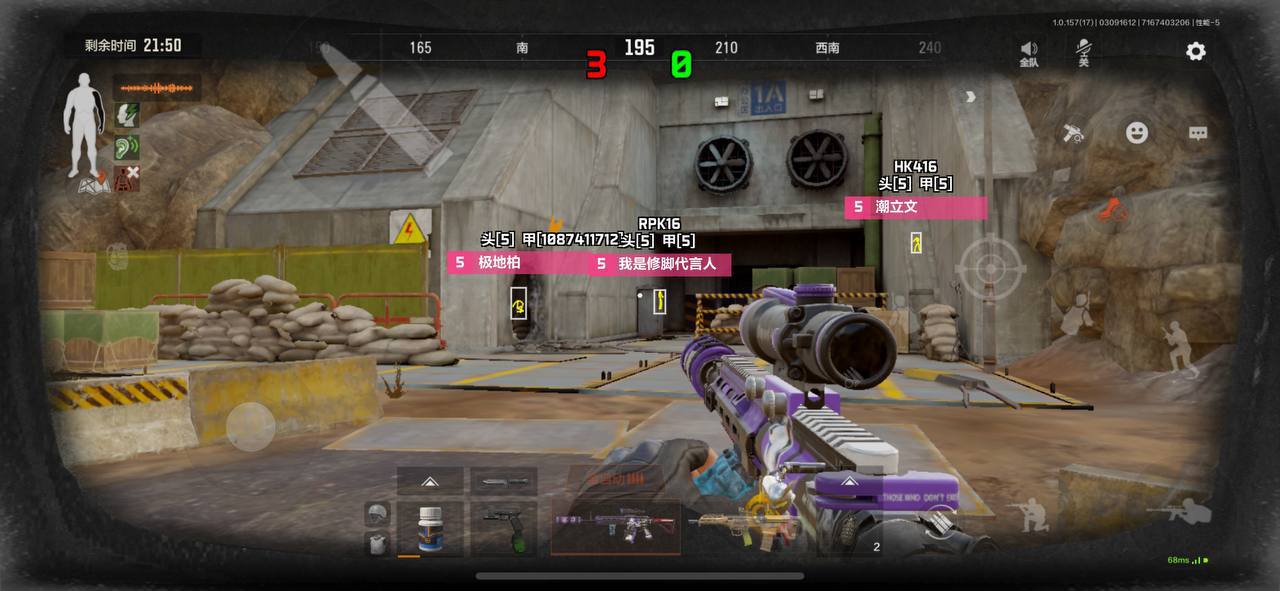The image size is (1280, 591).
Task: Tap the body armor vest icon
Action: [377, 544]
